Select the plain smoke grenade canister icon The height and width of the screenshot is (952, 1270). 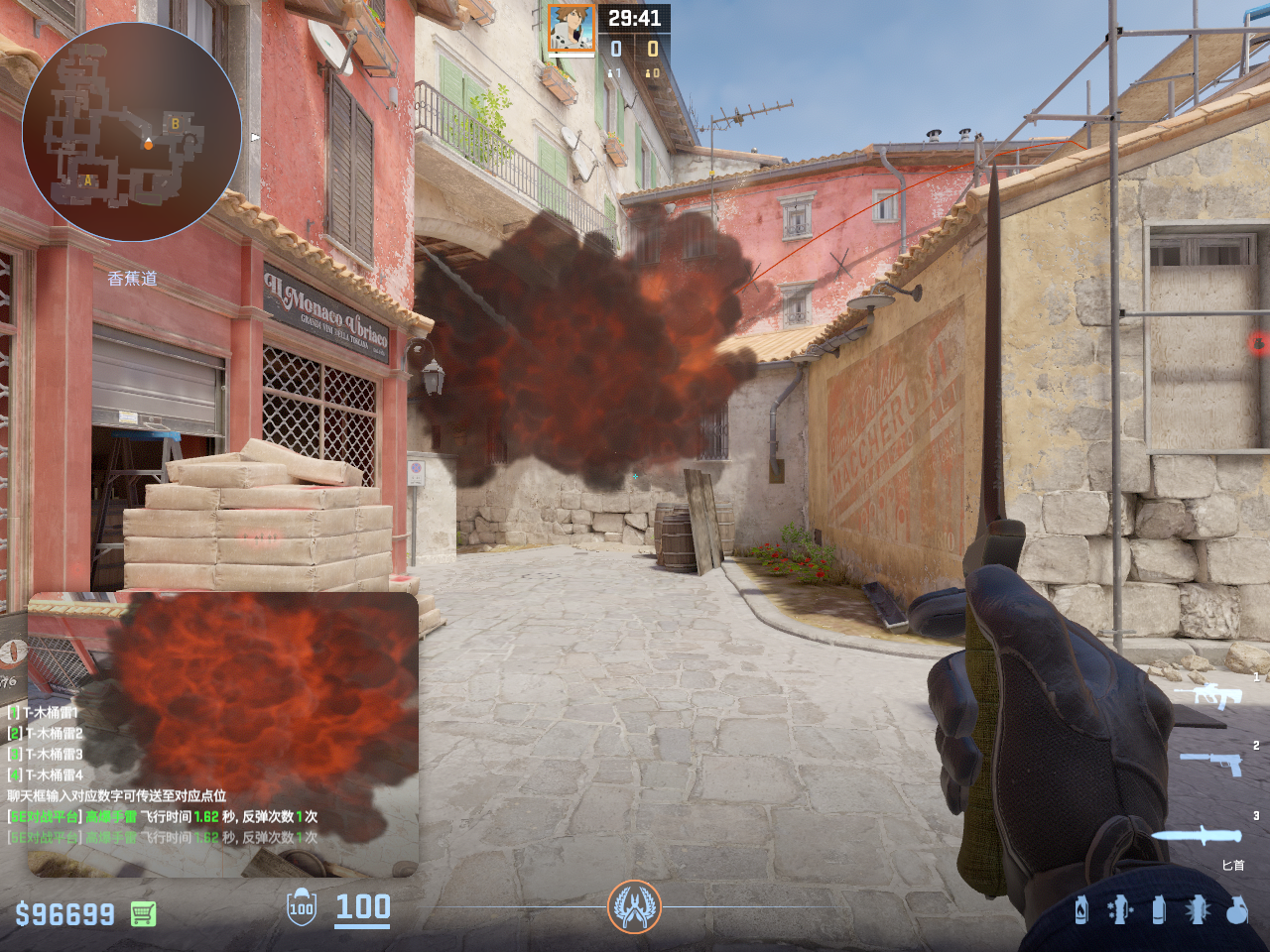[x=1158, y=909]
